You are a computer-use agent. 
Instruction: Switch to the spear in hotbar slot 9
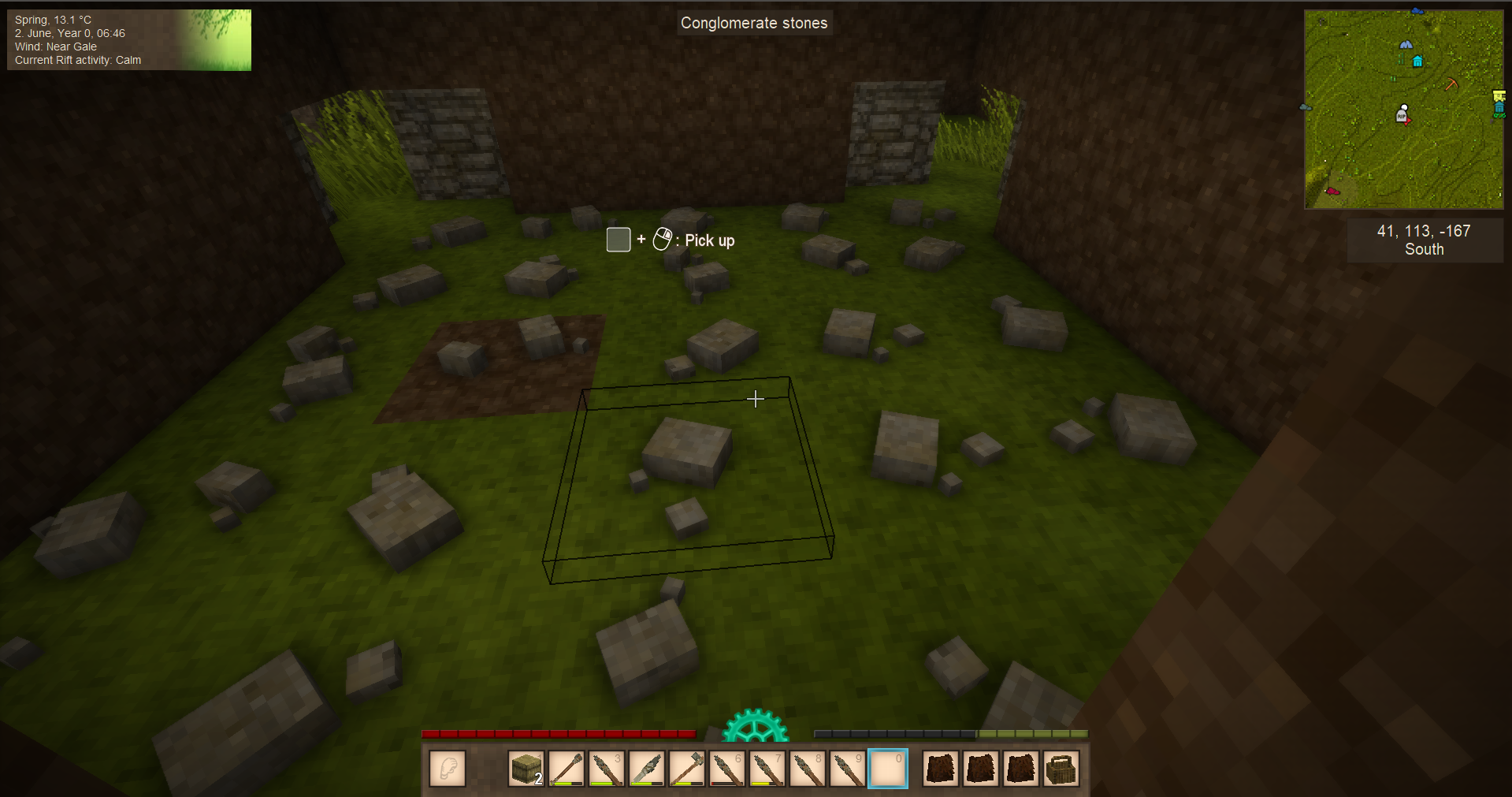pos(848,769)
